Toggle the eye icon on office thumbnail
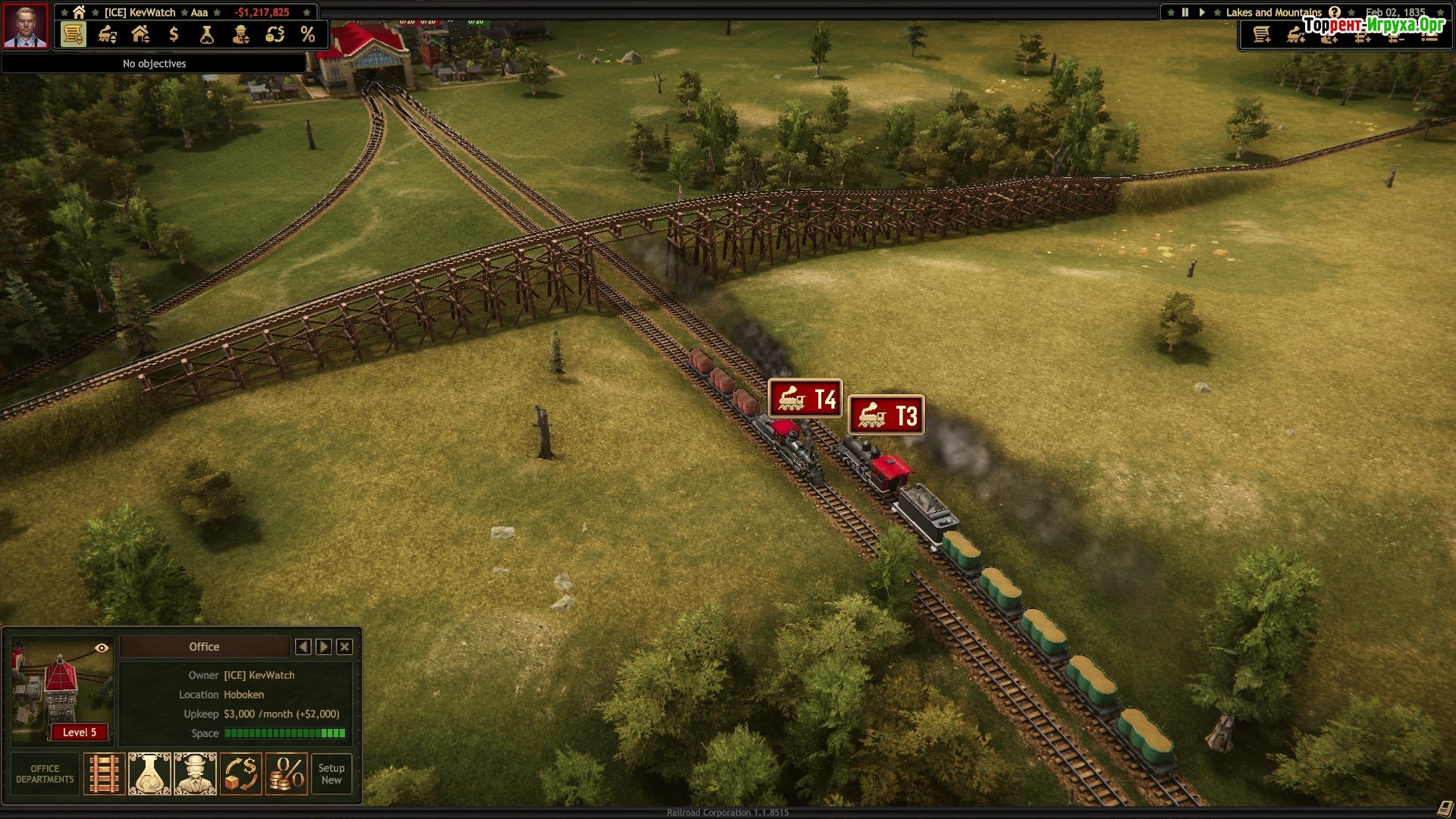1456x819 pixels. pos(102,648)
